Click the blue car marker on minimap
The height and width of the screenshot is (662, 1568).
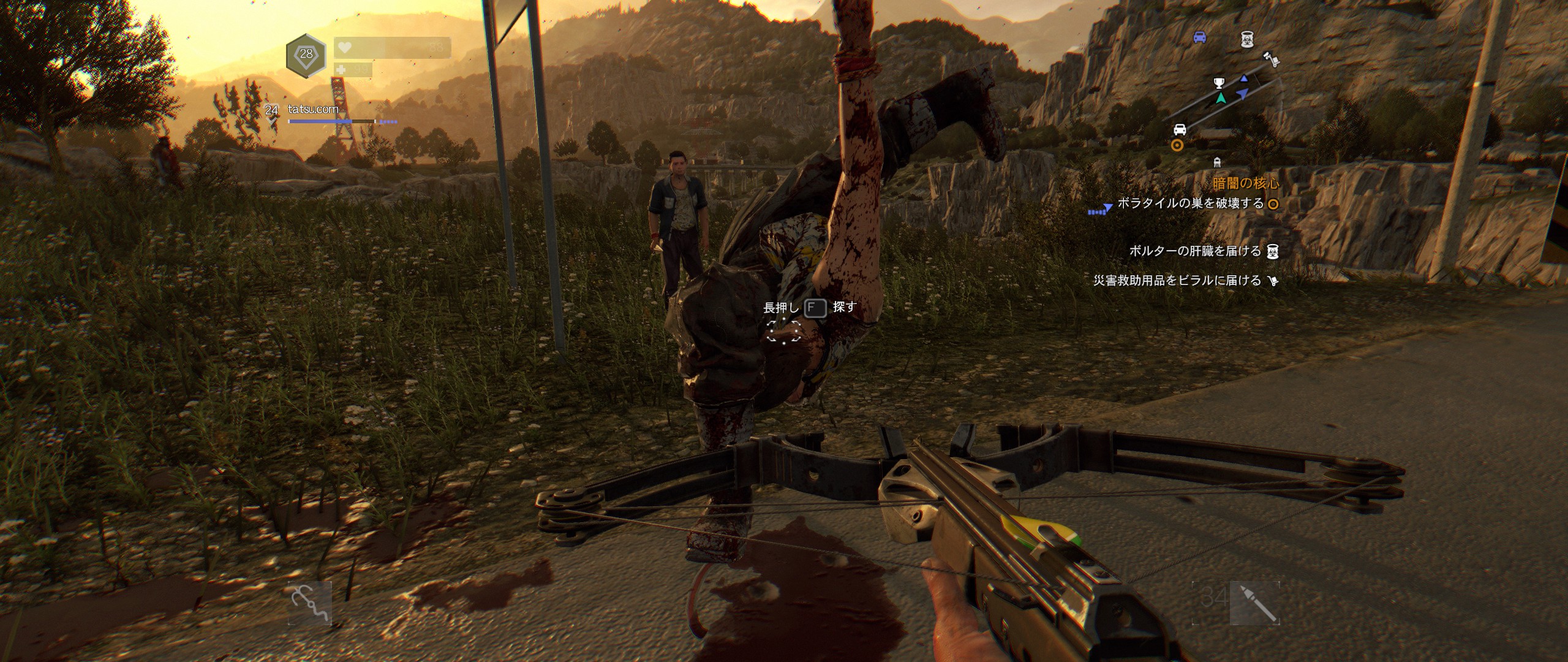tap(1200, 37)
